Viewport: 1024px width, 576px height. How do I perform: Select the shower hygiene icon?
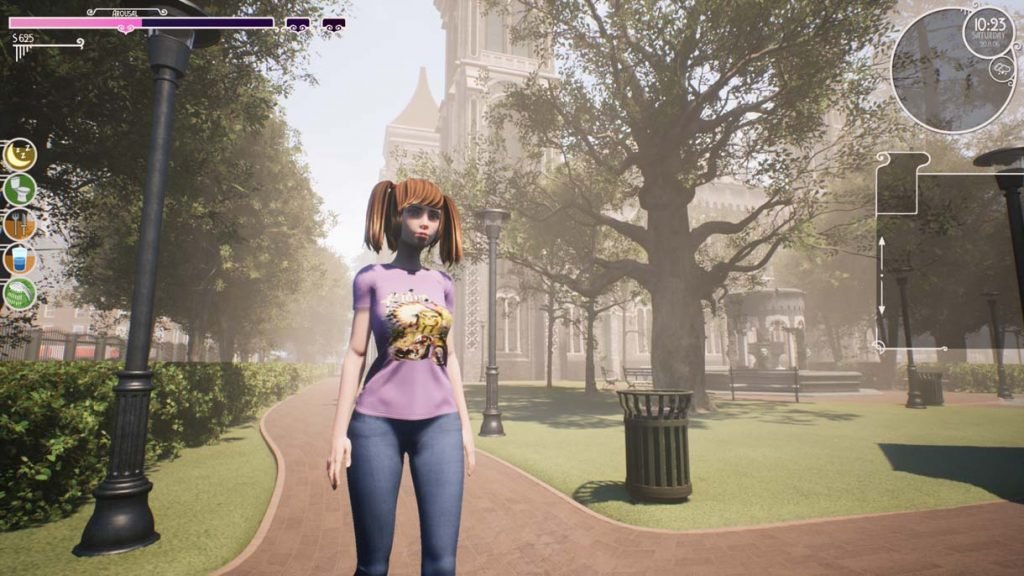coord(19,293)
